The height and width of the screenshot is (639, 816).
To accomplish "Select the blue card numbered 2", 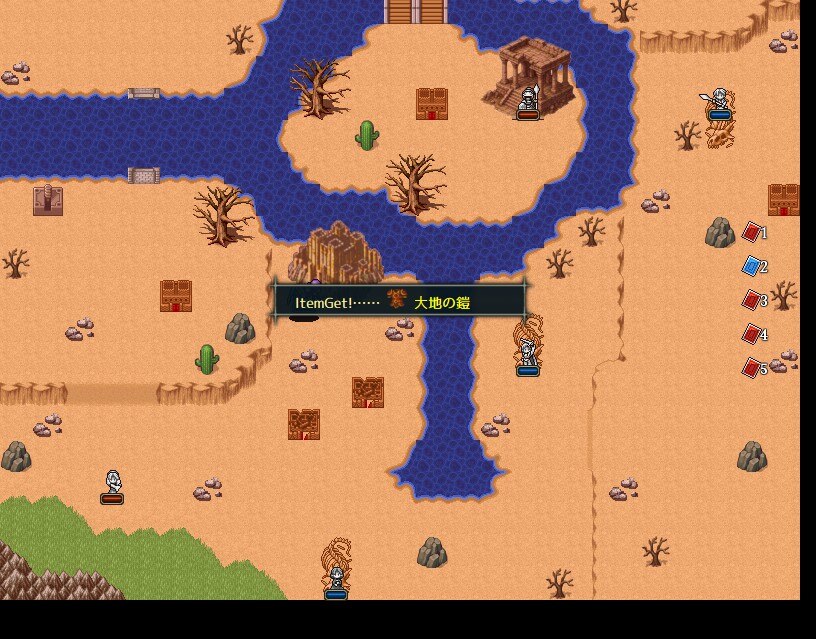I will pos(752,266).
